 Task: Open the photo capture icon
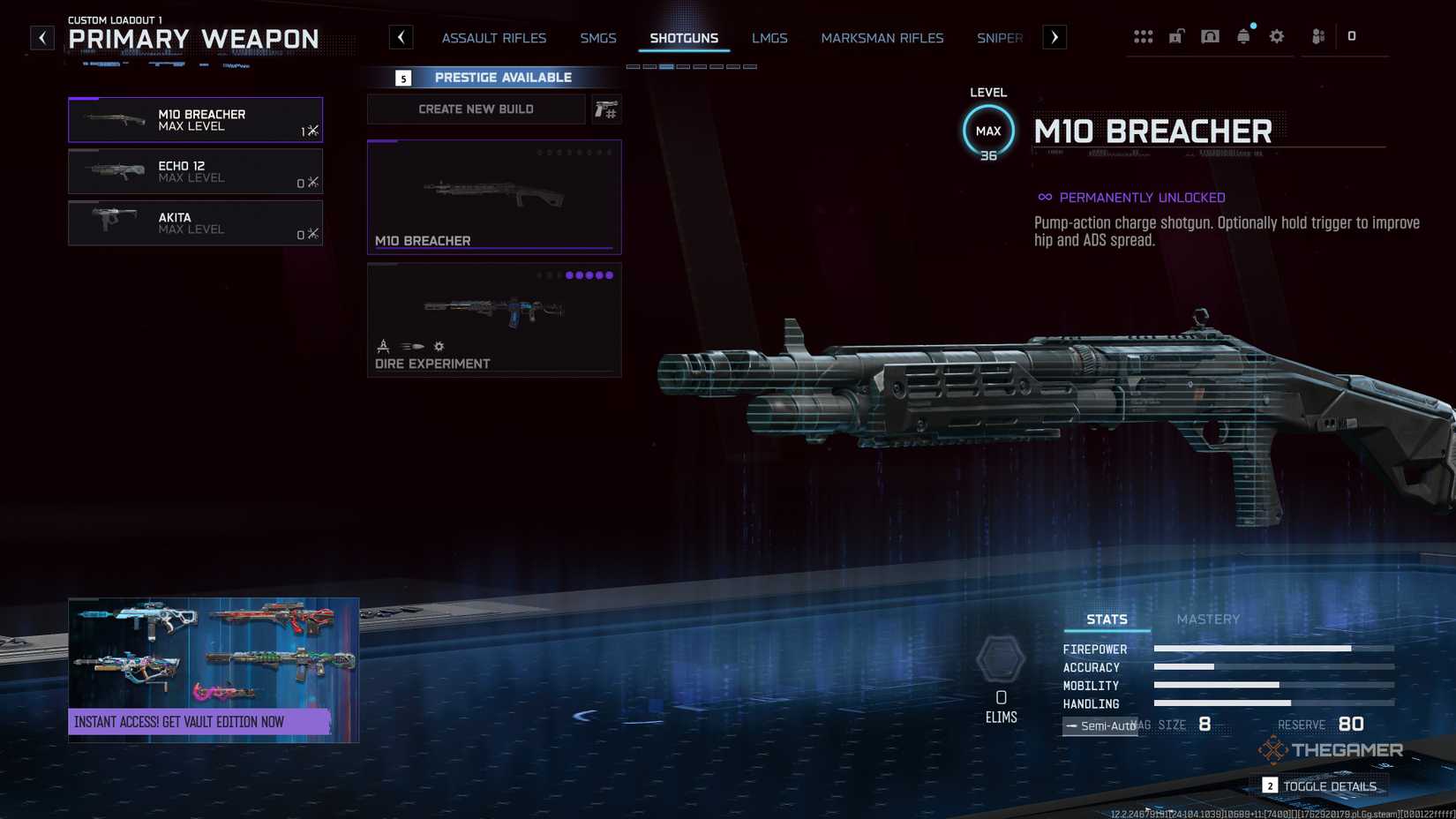(x=1211, y=36)
